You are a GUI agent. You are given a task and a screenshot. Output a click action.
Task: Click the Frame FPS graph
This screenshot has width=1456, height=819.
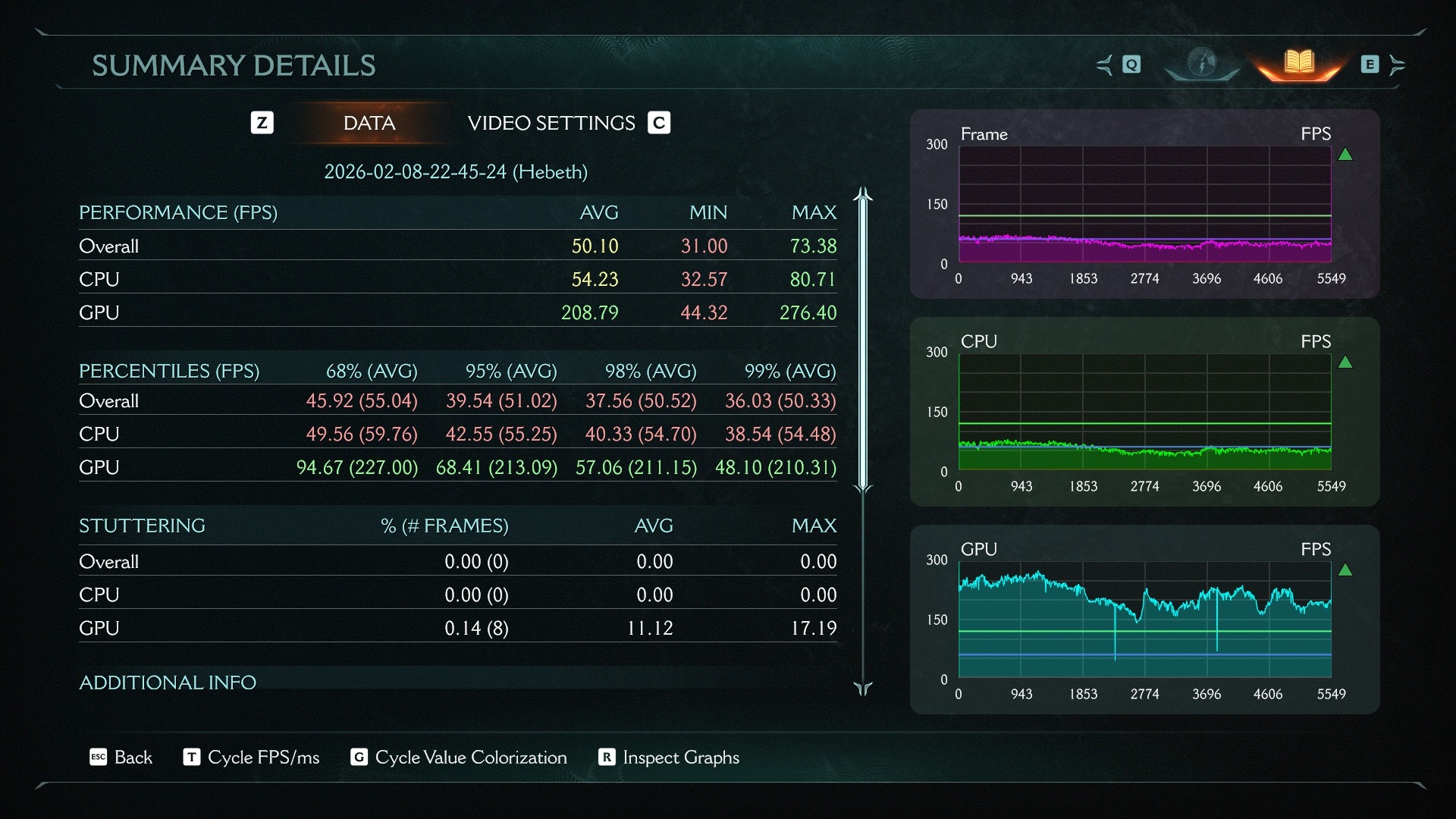[x=1144, y=205]
